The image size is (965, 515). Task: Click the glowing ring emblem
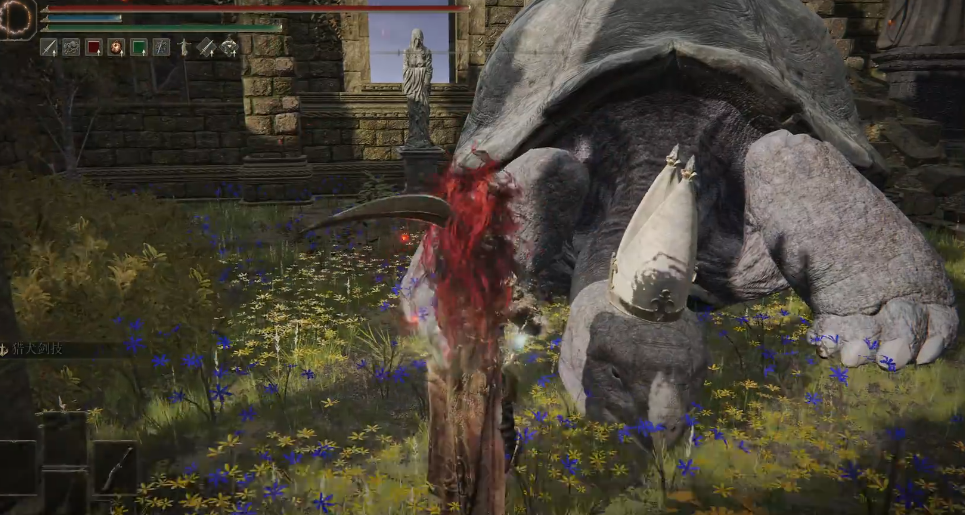tap(17, 18)
